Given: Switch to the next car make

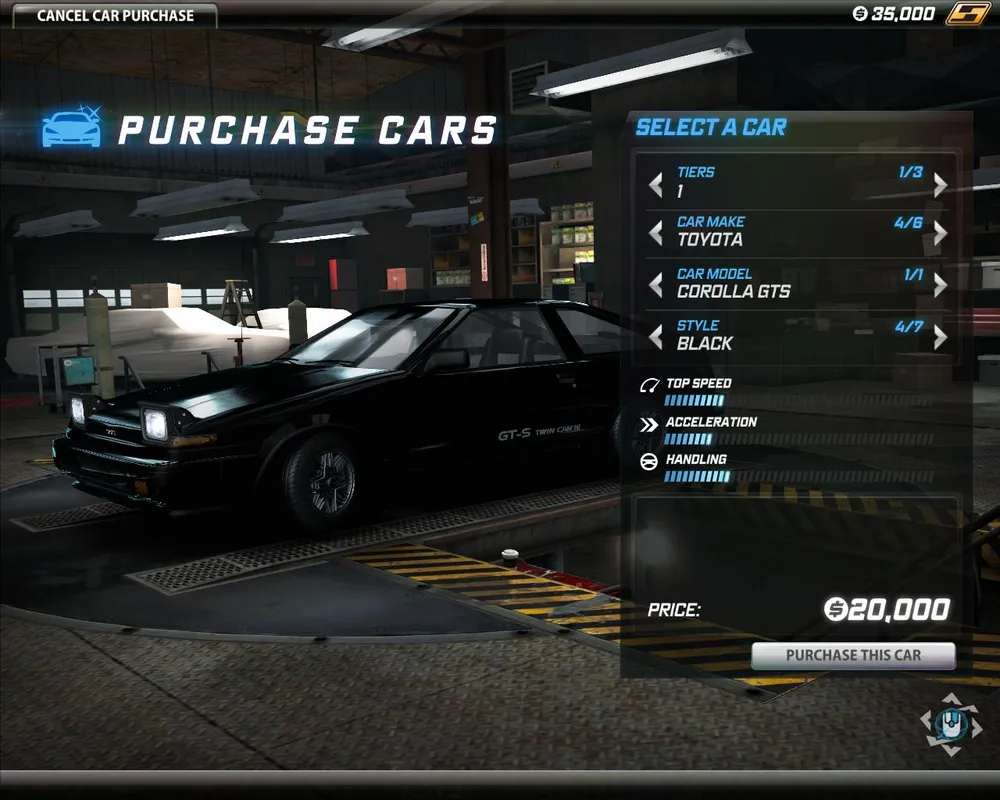Looking at the screenshot, I should [940, 233].
